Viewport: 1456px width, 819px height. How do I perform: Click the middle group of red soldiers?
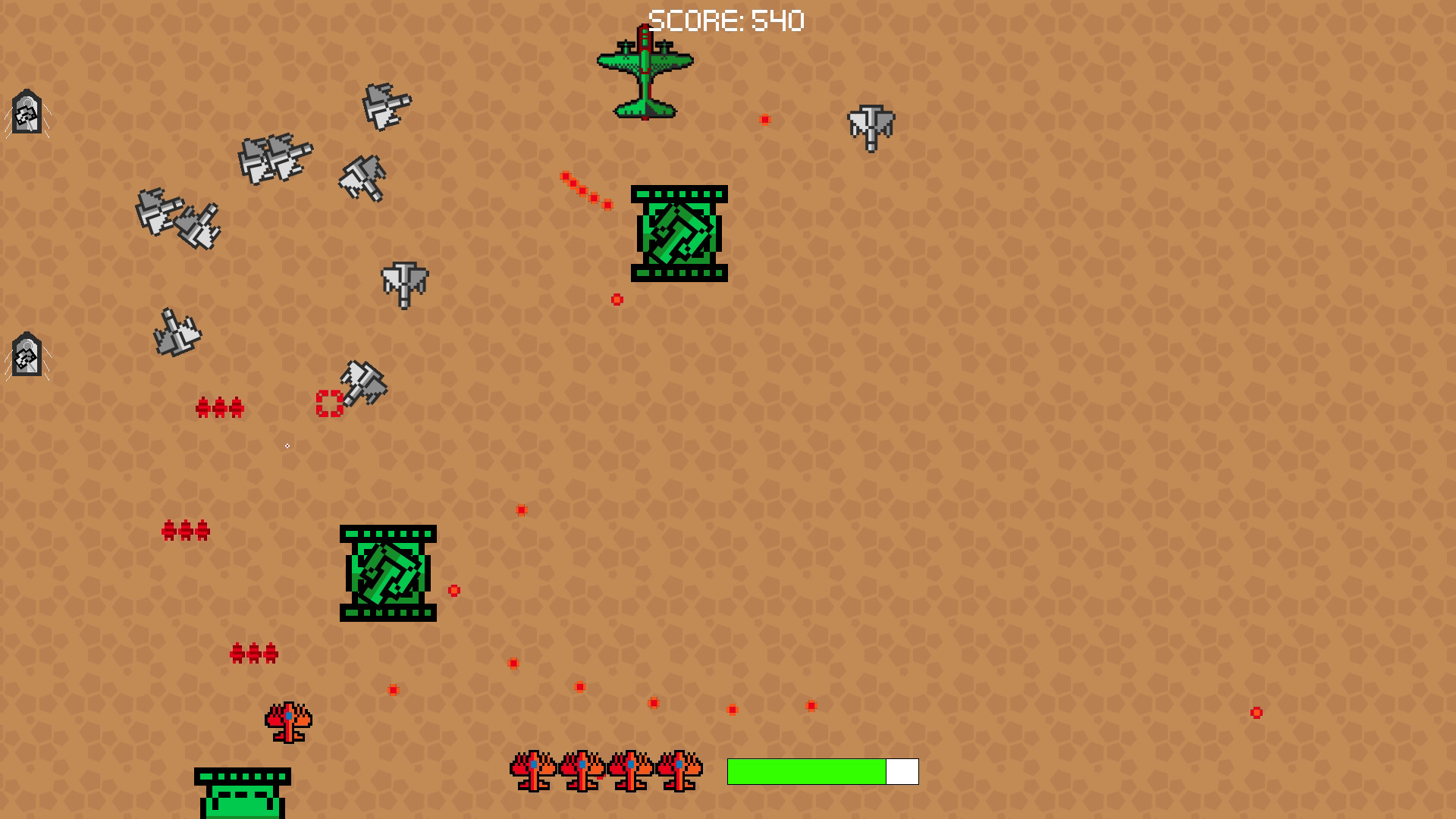[x=186, y=531]
